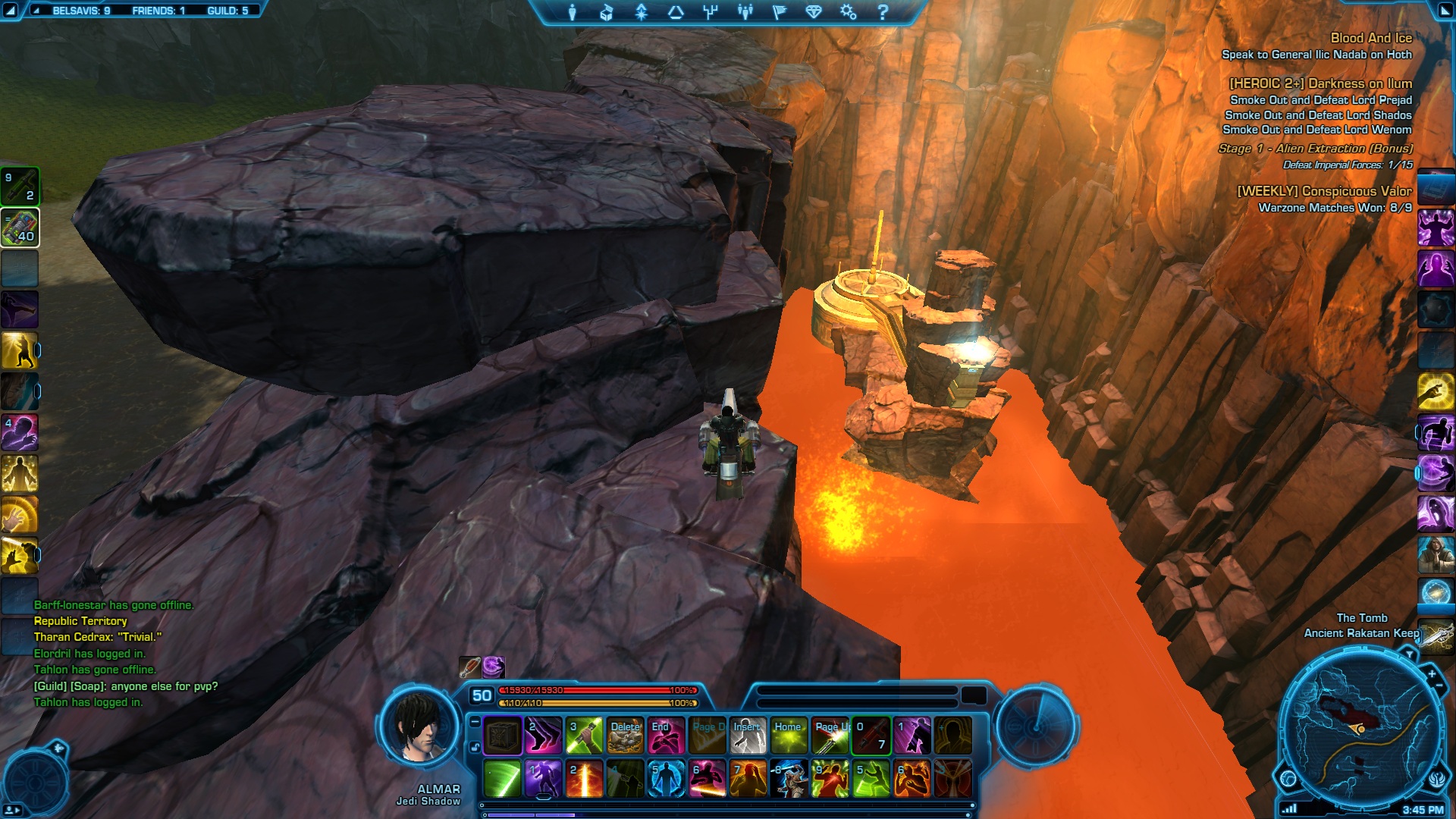Click the diamond gem menu icon
Viewport: 1456px width, 819px height.
tap(814, 12)
